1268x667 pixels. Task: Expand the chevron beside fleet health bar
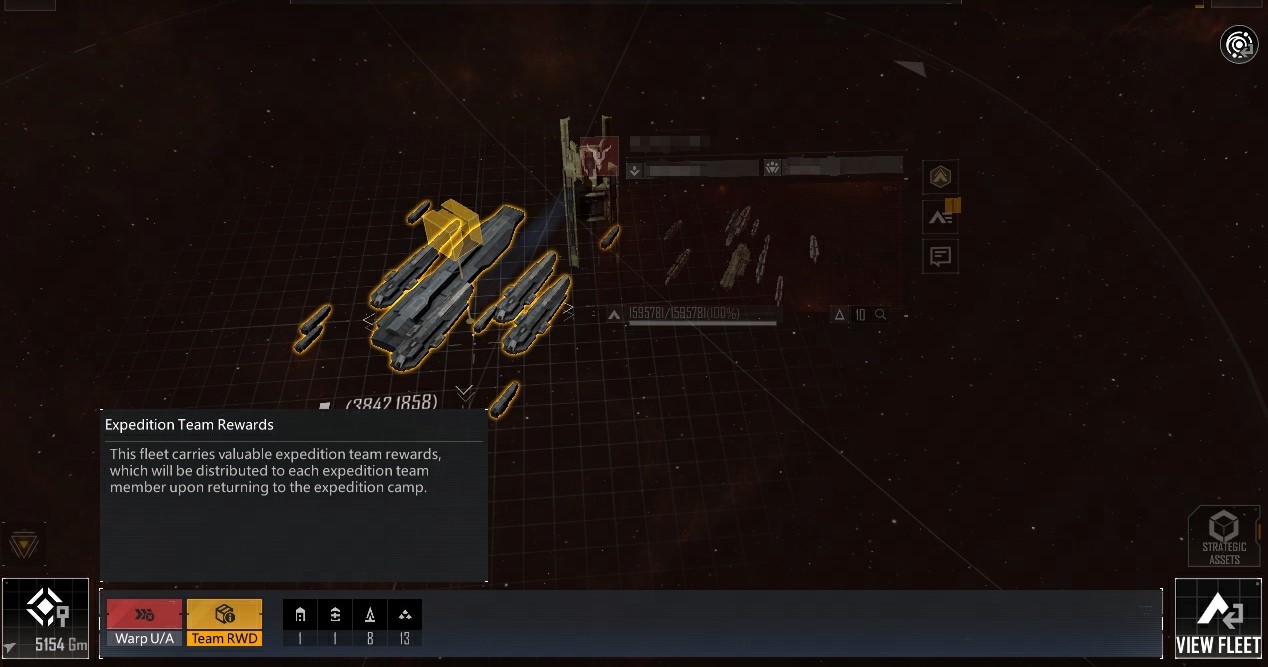click(614, 315)
